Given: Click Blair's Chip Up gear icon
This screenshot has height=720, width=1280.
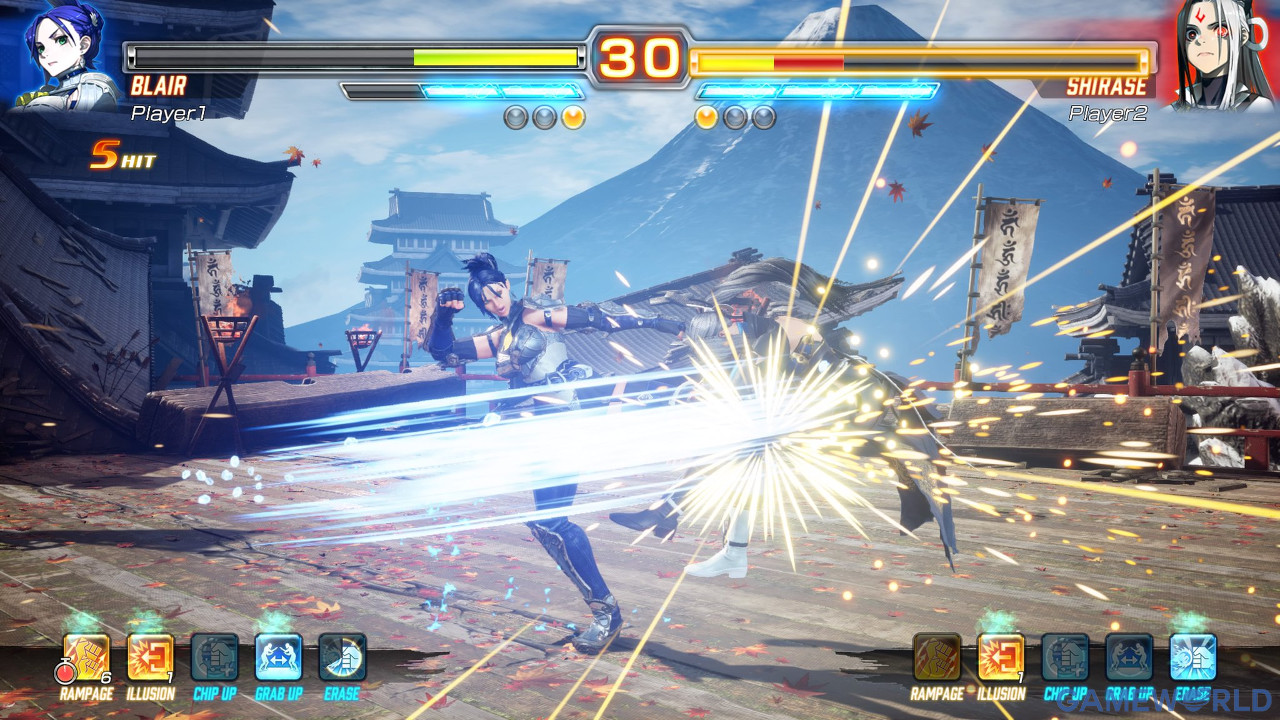Looking at the screenshot, I should click(215, 657).
